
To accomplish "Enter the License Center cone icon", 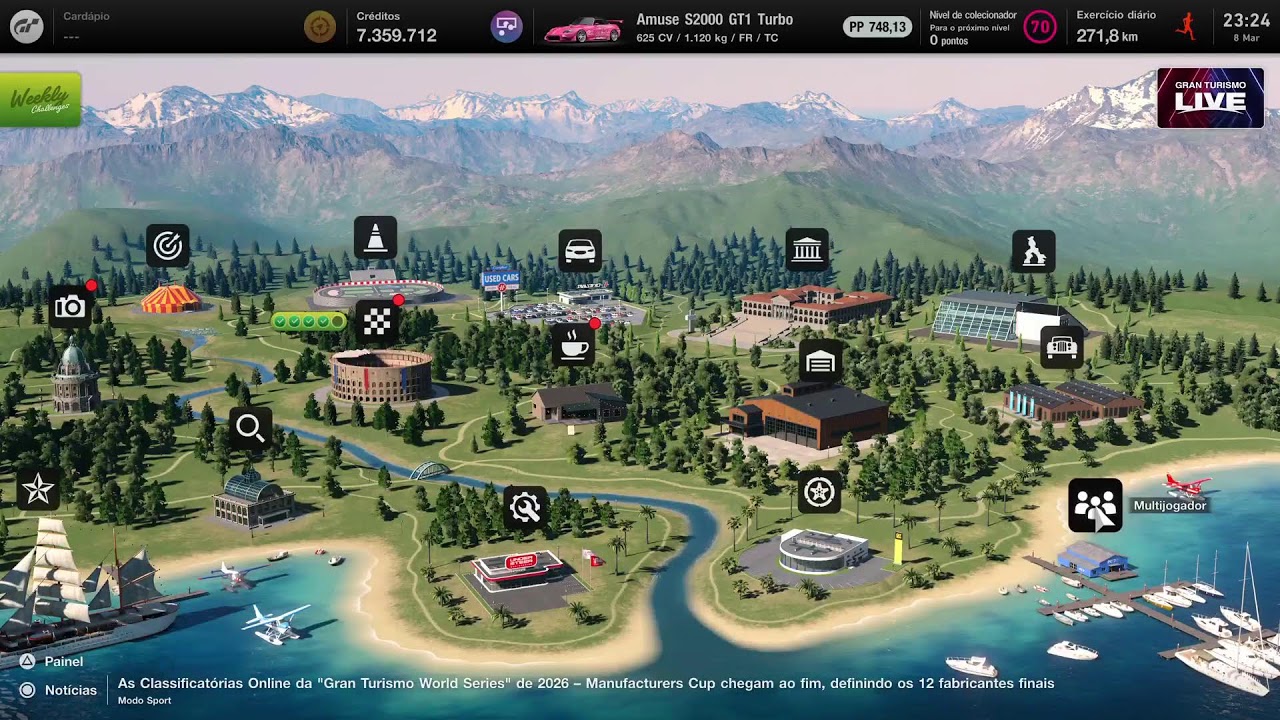I will click(x=375, y=238).
